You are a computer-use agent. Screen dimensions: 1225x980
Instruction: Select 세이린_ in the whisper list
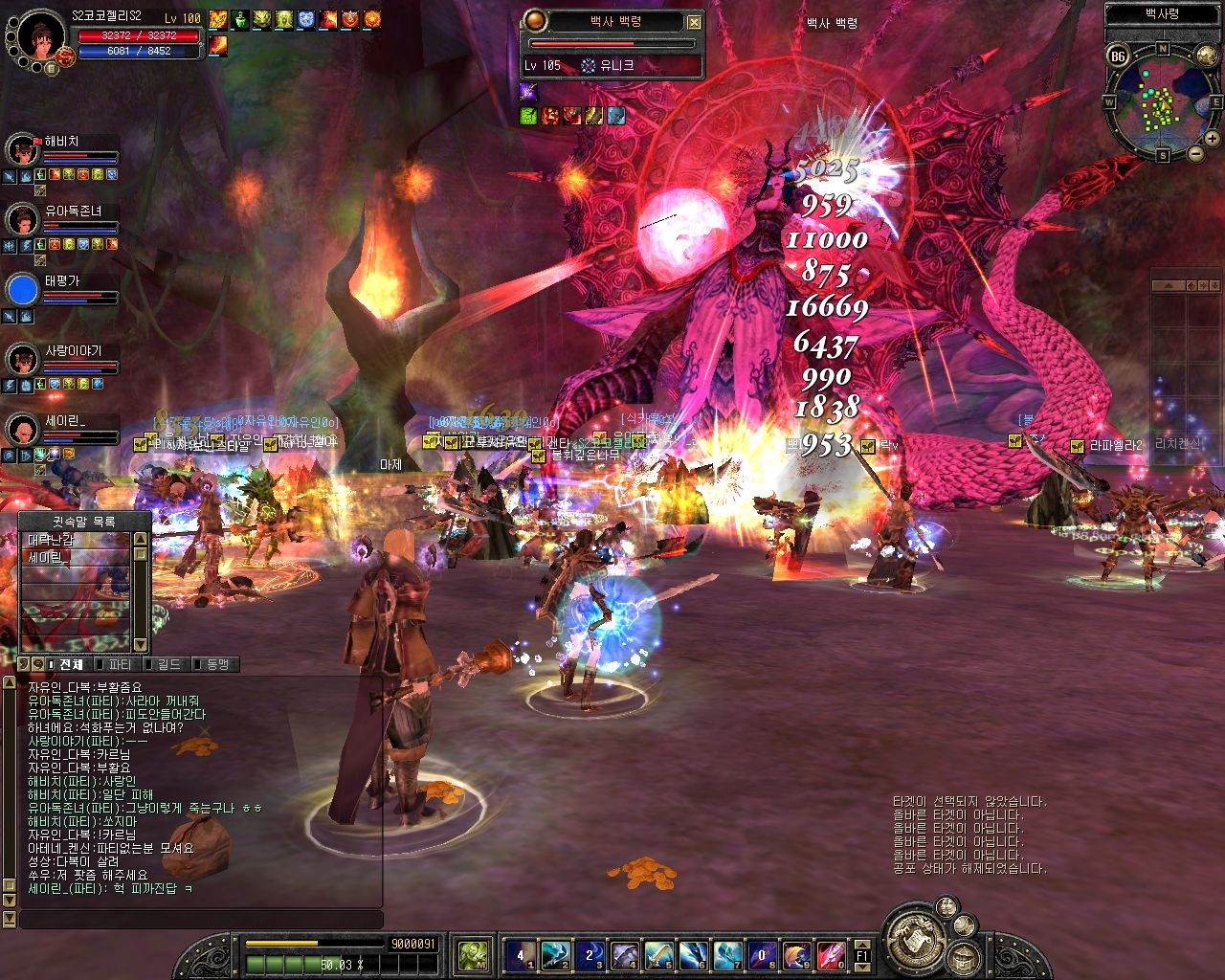coord(75,557)
